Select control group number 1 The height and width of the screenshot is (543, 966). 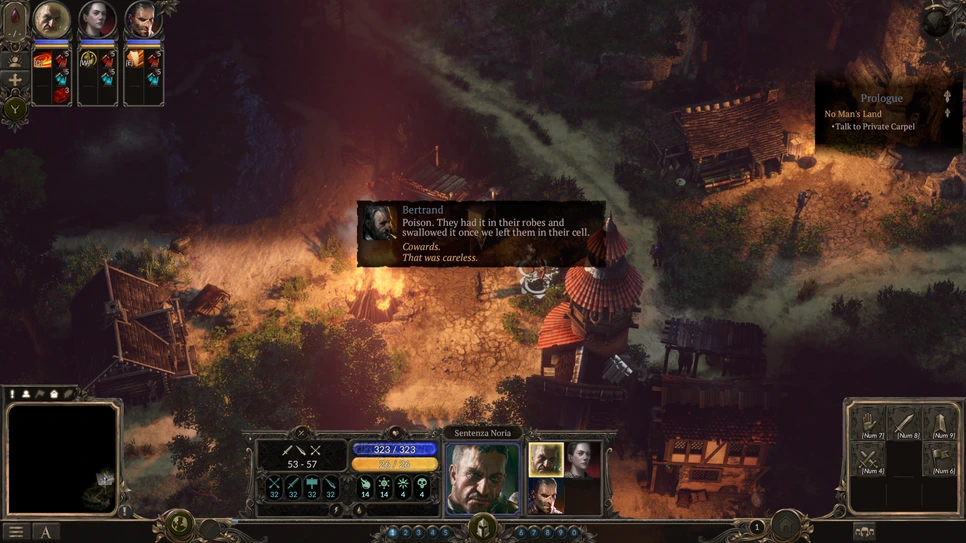pyautogui.click(x=392, y=533)
